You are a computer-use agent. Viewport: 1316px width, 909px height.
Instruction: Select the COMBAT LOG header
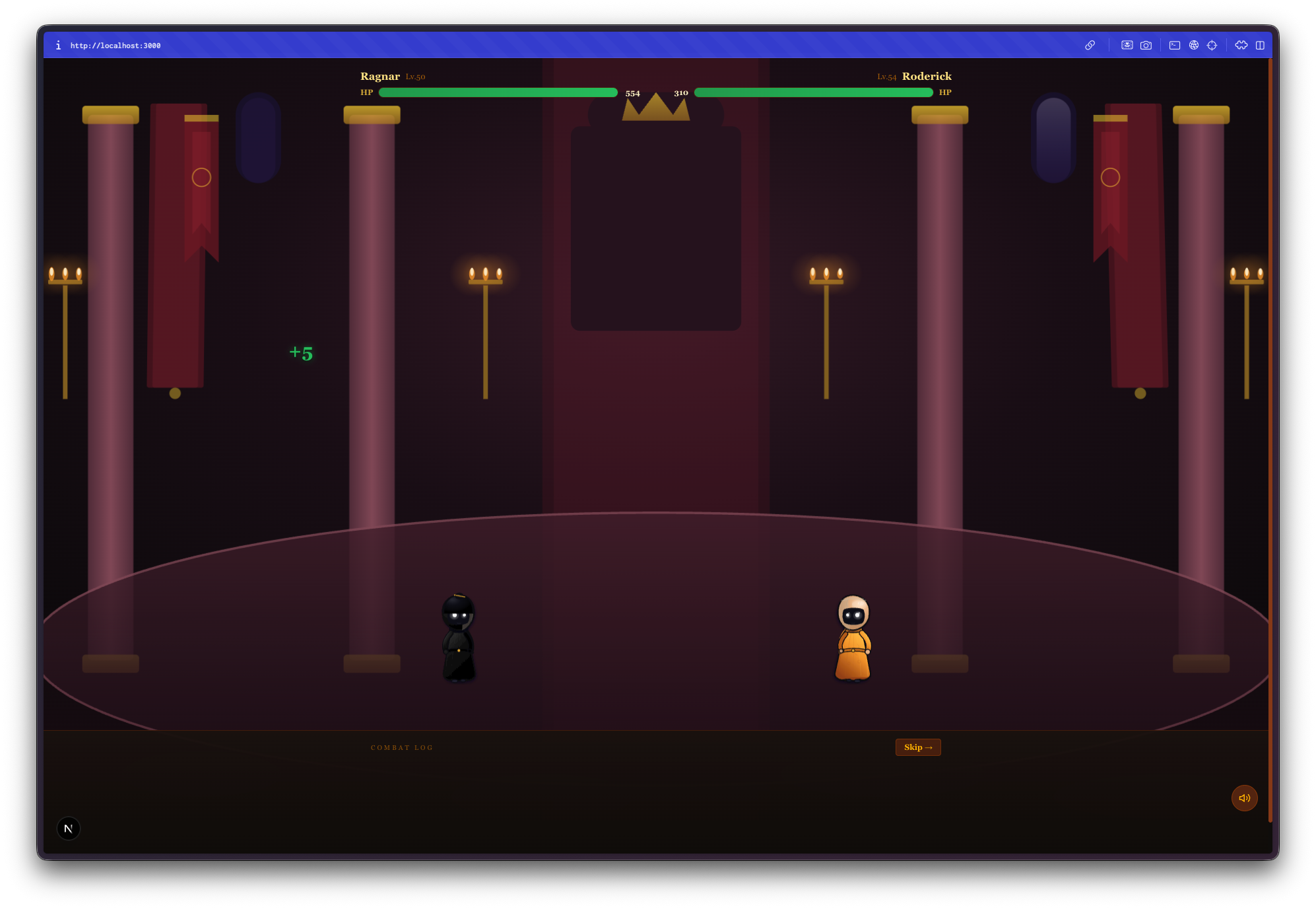tap(403, 747)
